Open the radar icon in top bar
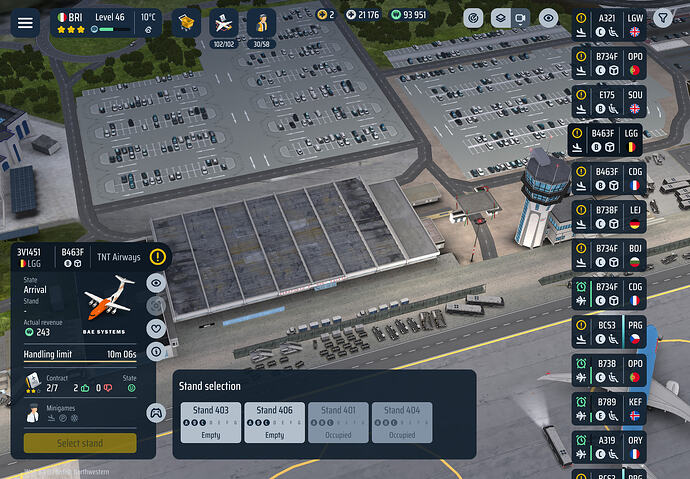Image resolution: width=690 pixels, height=479 pixels. coord(473,18)
